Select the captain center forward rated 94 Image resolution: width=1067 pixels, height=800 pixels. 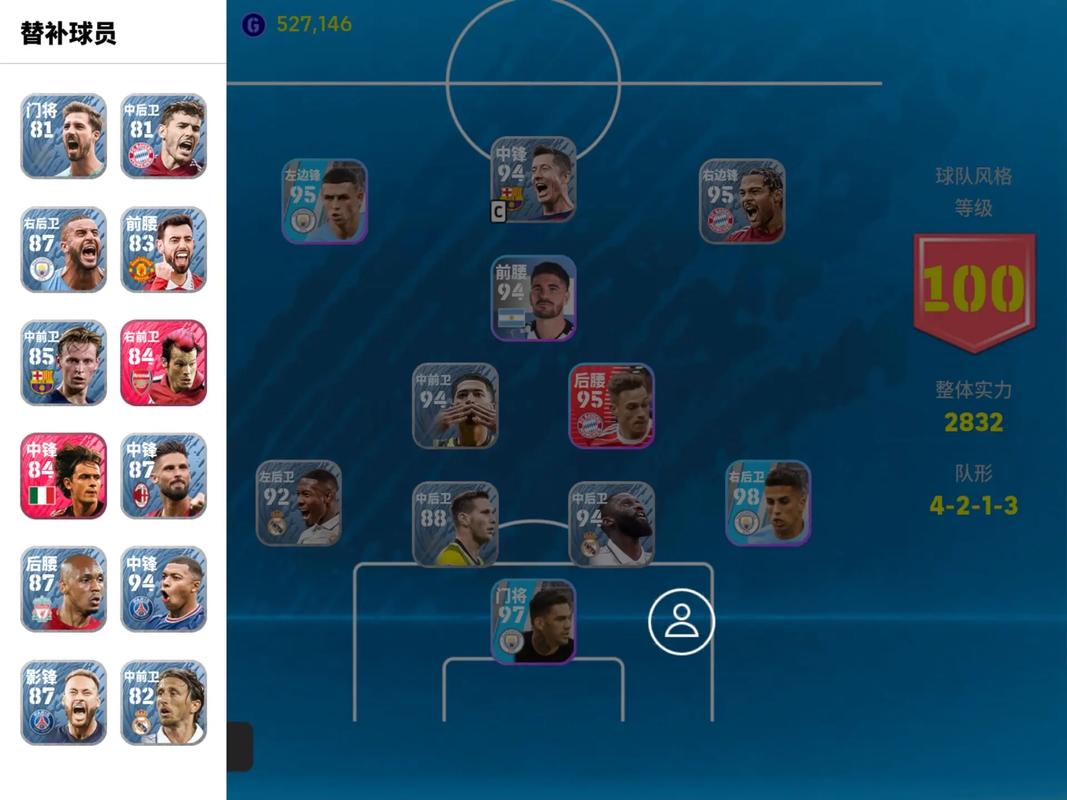(534, 179)
